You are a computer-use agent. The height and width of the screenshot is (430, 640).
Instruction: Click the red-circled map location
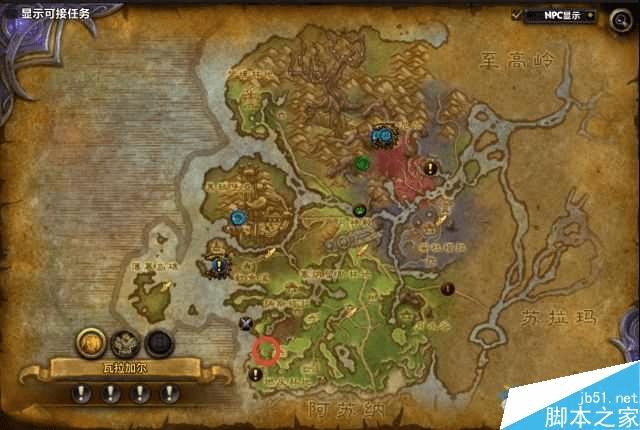point(266,350)
